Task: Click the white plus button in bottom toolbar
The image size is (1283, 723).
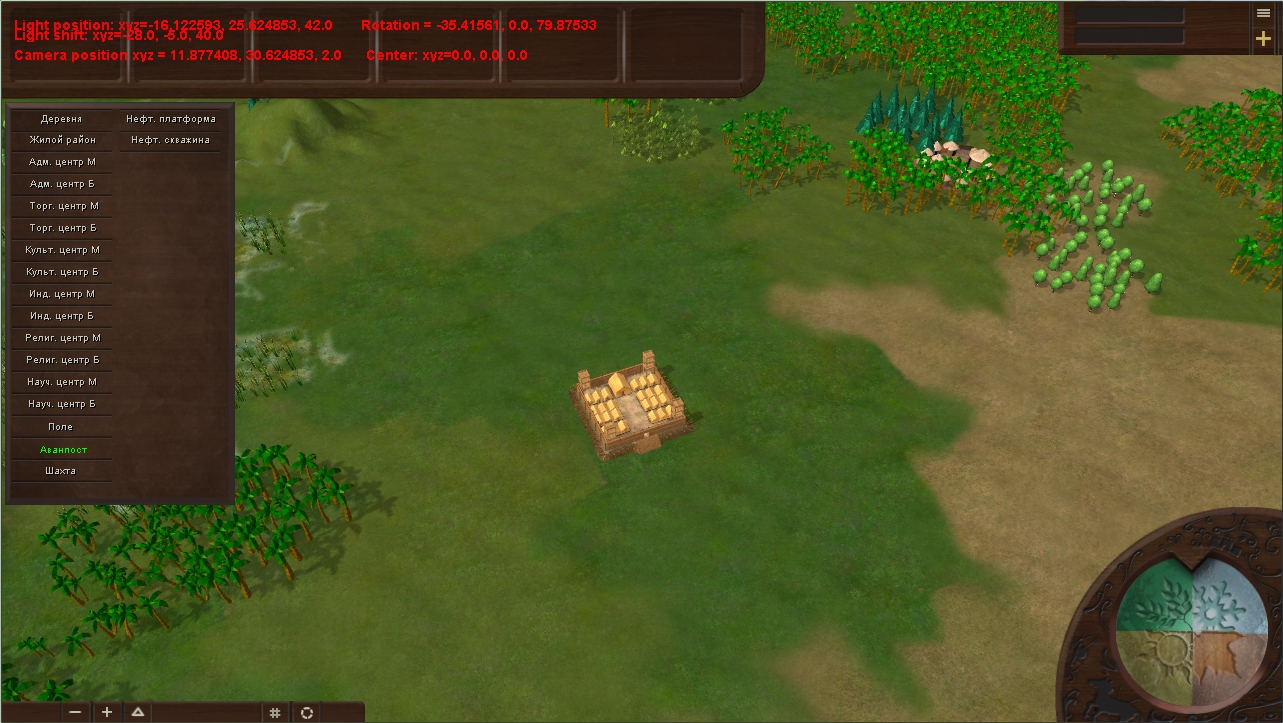Action: pyautogui.click(x=107, y=712)
